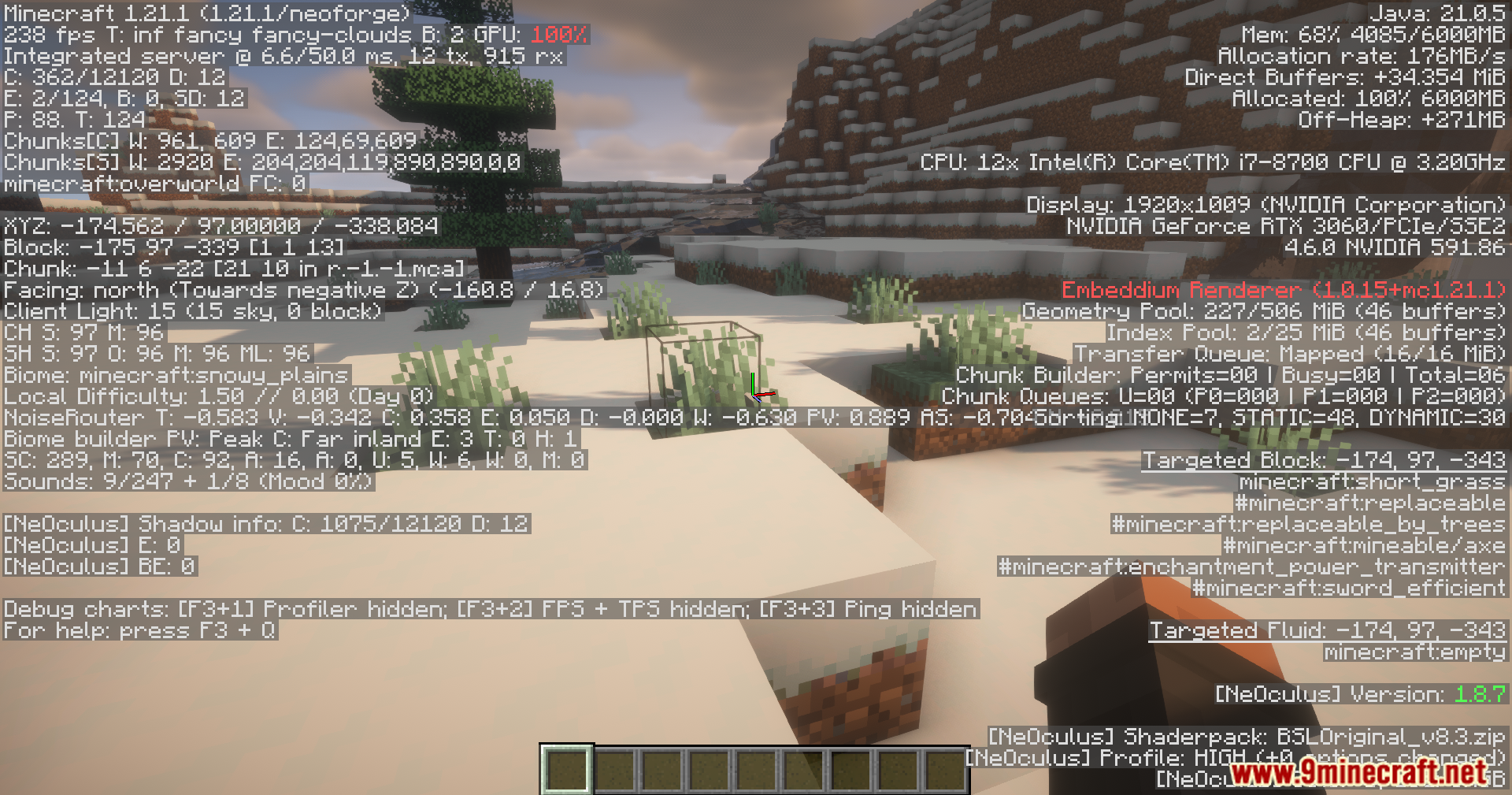This screenshot has width=1512, height=795.
Task: Expand the Biome builder PV line
Action: (x=291, y=439)
